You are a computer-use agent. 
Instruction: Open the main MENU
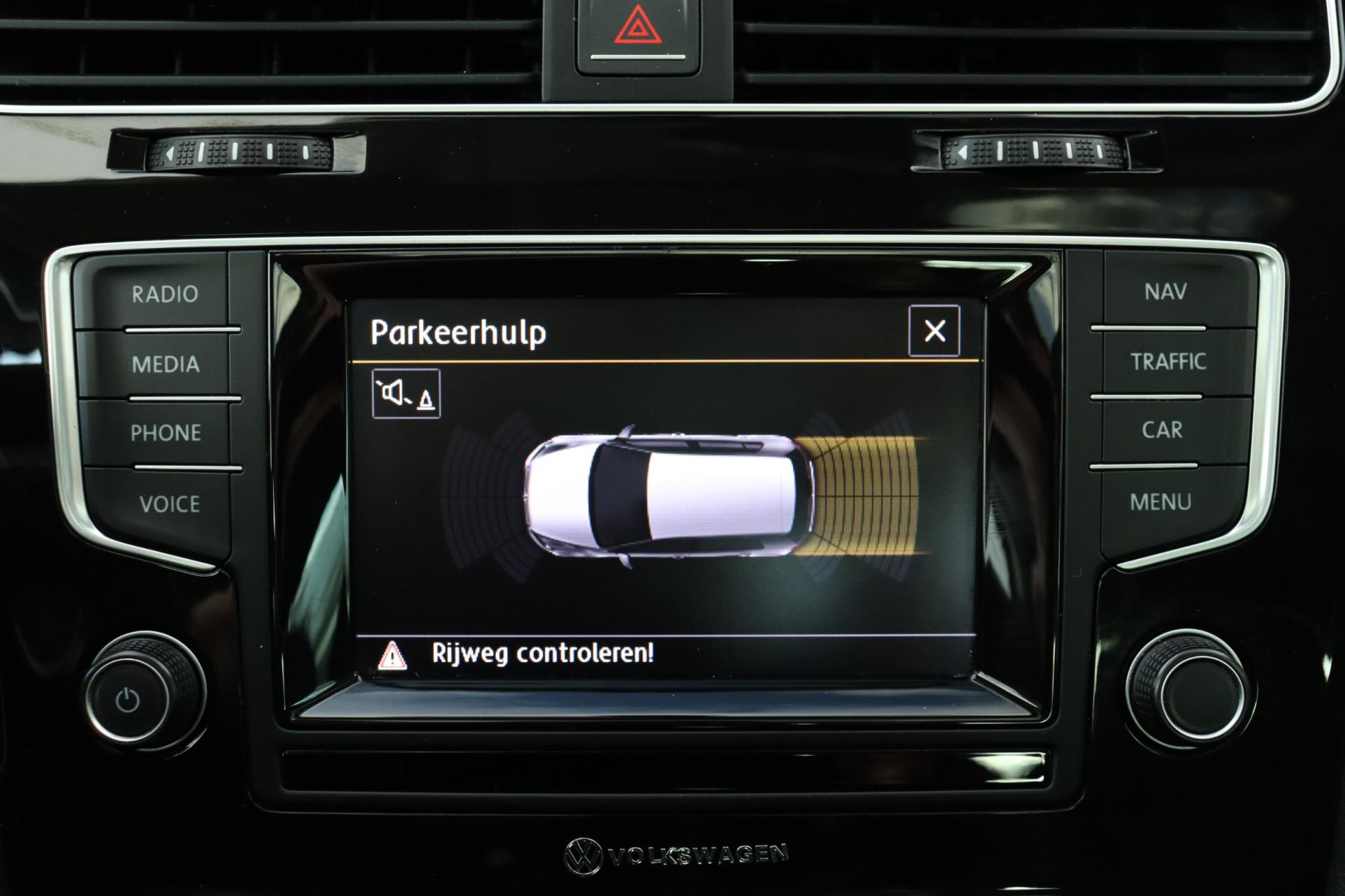click(x=1160, y=502)
